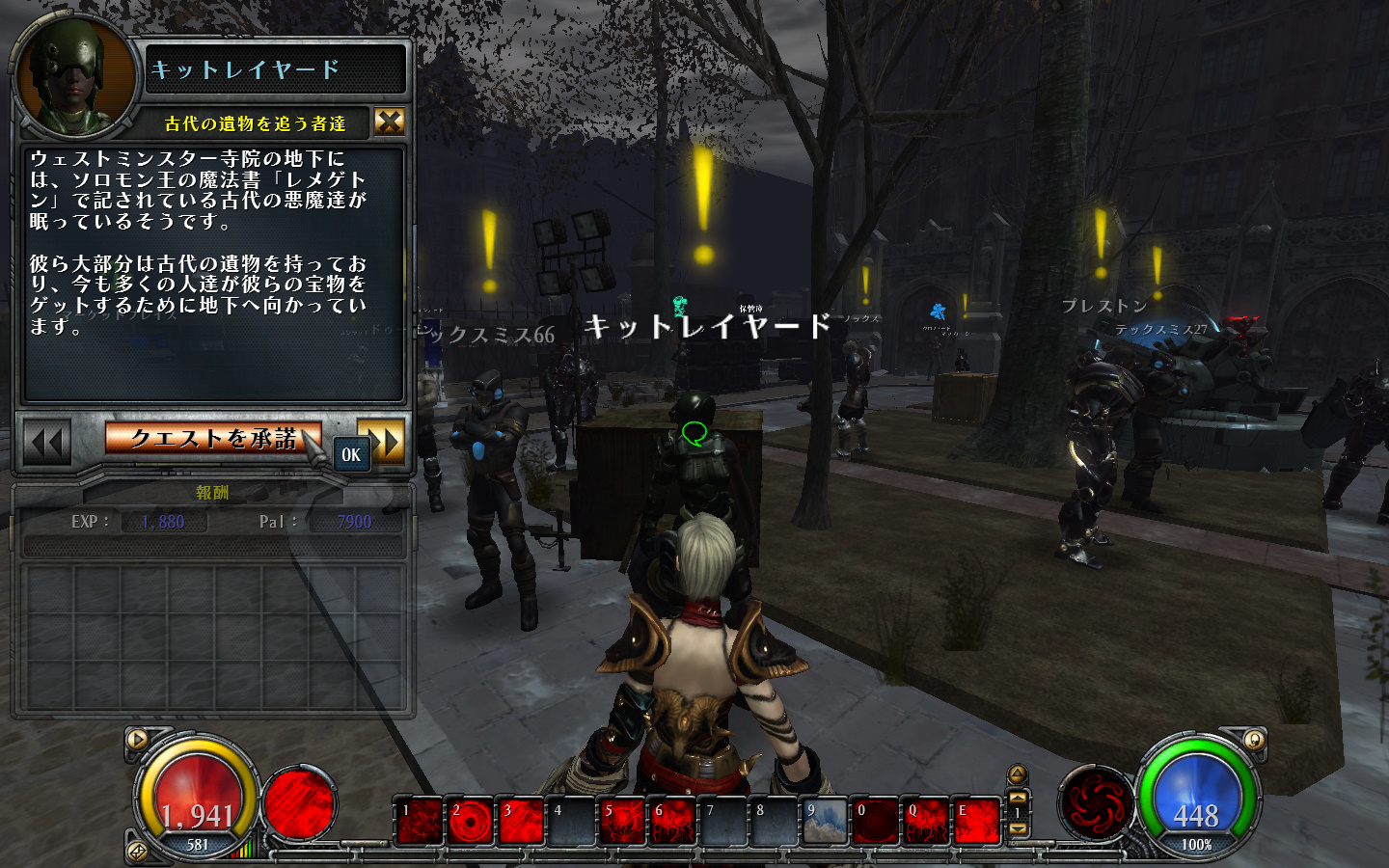Select the cloud icon in slot 9
The image size is (1389, 868).
point(825,823)
